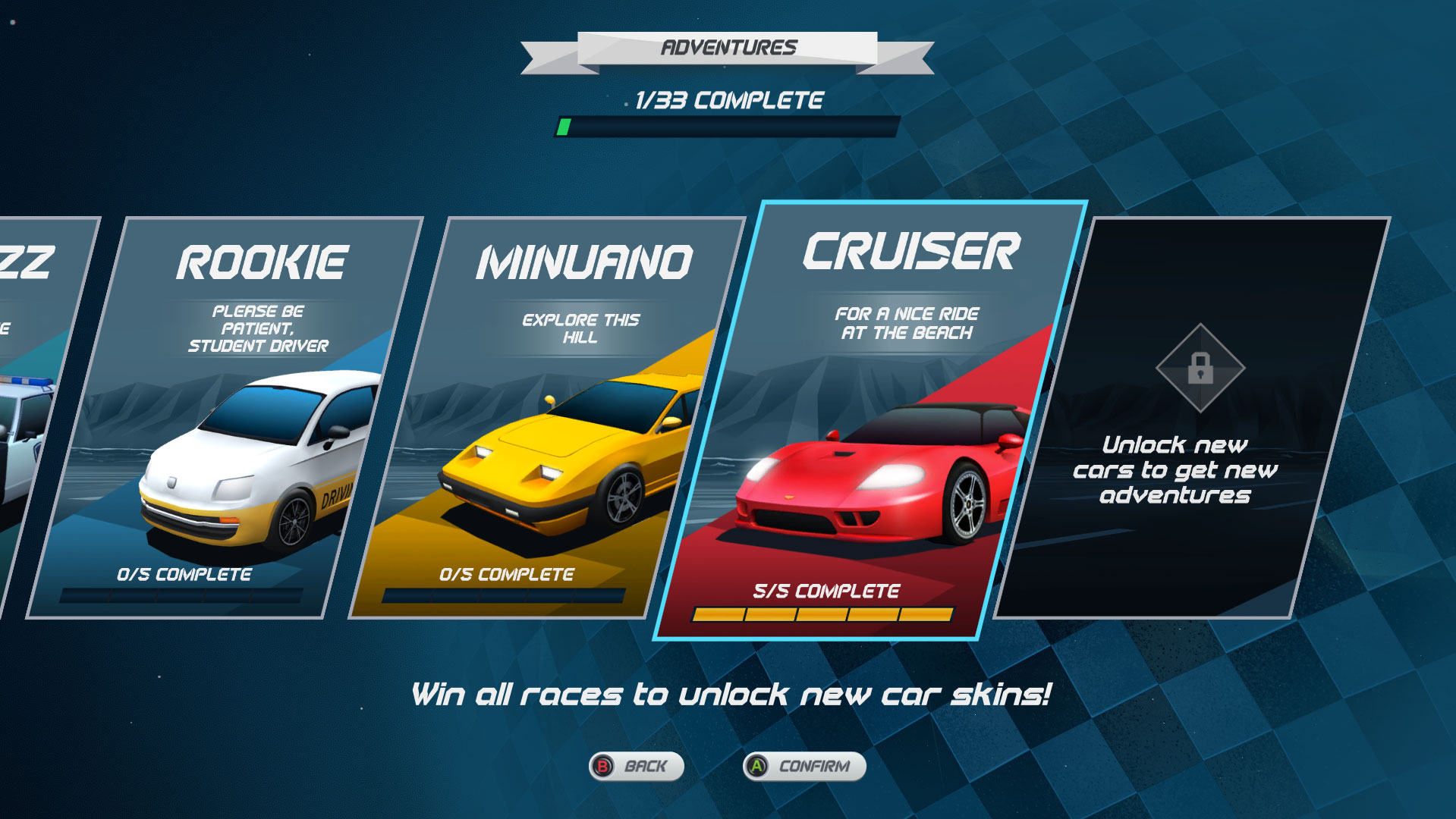The height and width of the screenshot is (819, 1456).
Task: Click the B Back button icon
Action: 603,766
